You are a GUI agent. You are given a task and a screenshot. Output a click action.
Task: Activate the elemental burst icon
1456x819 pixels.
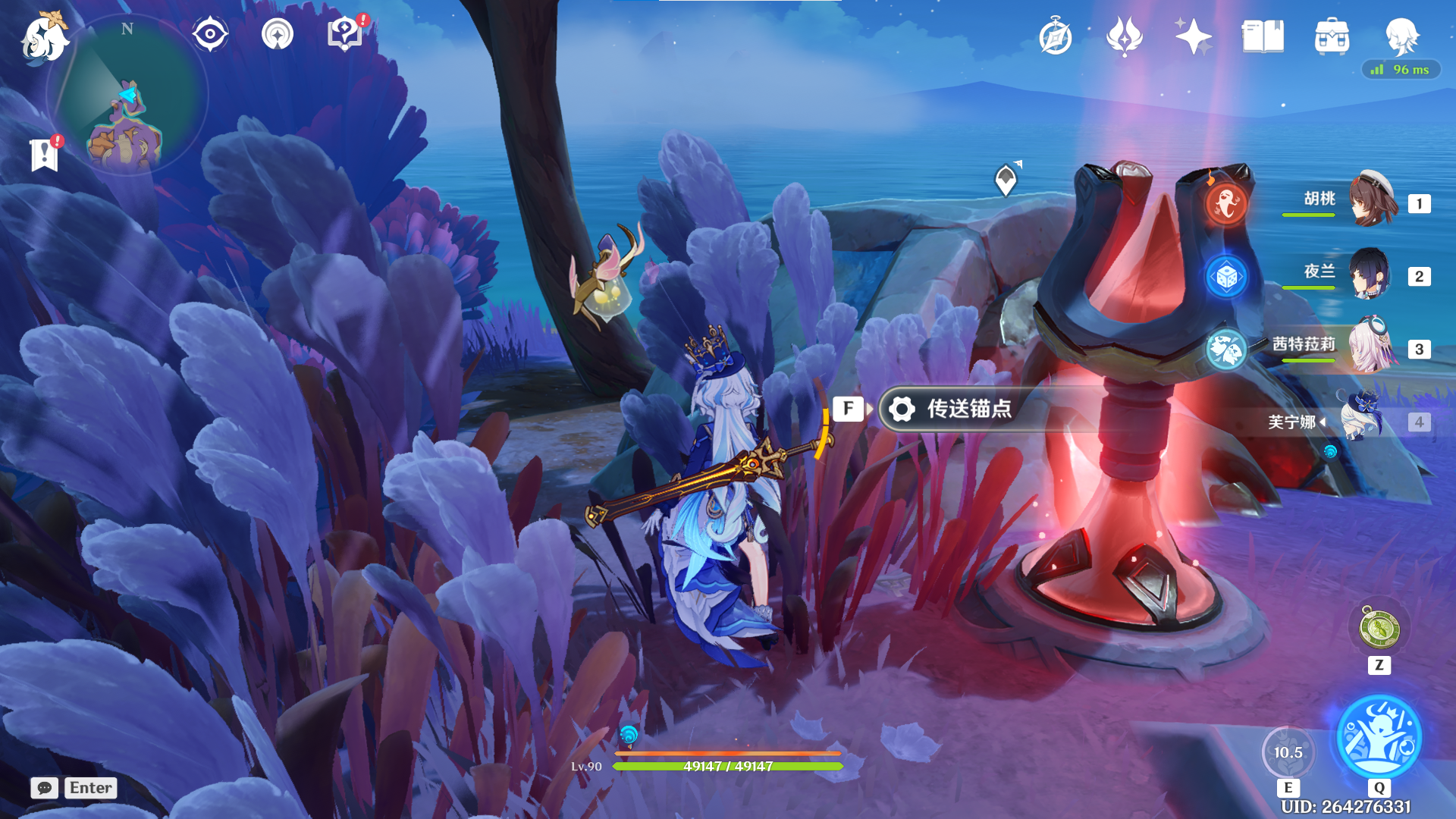(x=1379, y=737)
